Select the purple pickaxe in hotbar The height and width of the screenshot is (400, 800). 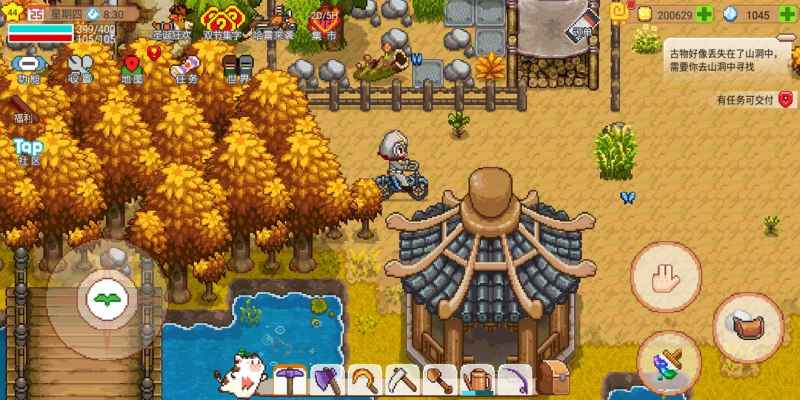[x=290, y=379]
